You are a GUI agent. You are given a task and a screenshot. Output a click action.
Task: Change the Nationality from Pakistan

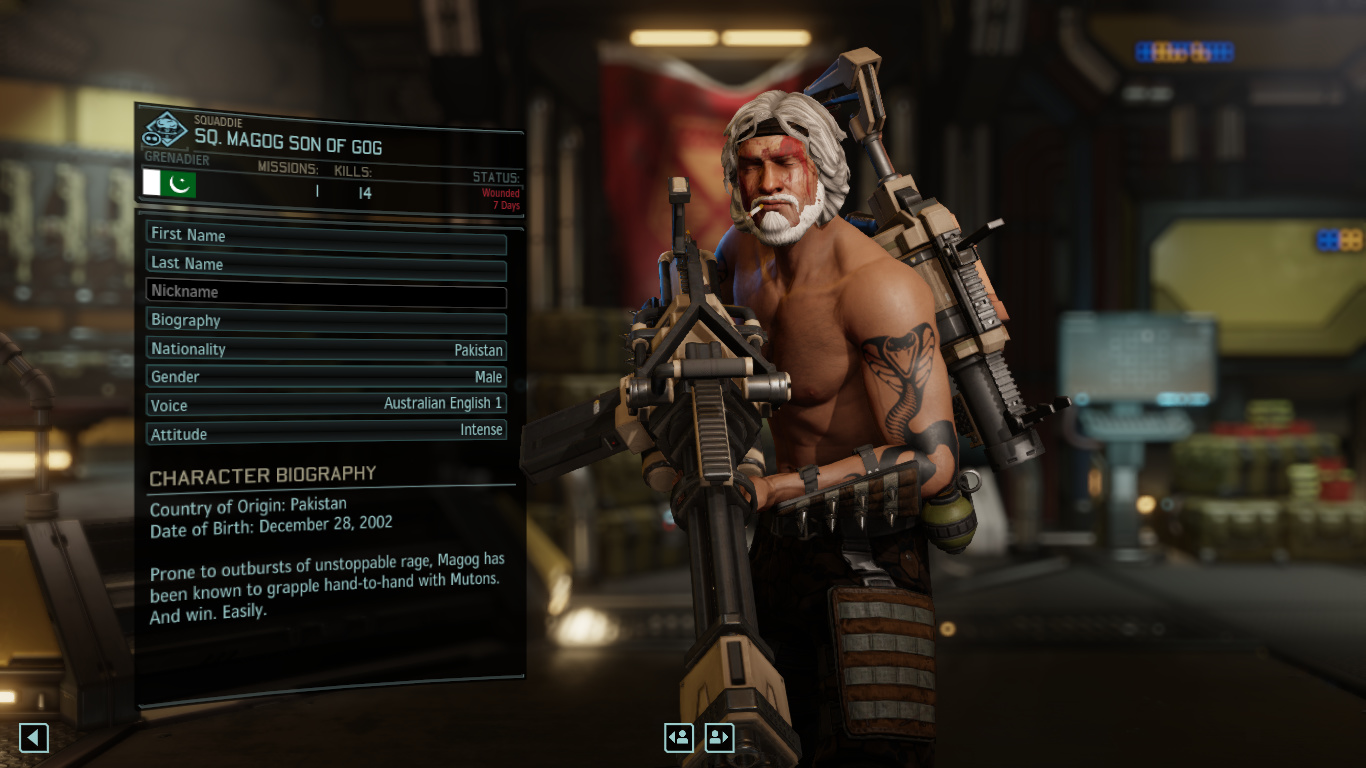(326, 349)
